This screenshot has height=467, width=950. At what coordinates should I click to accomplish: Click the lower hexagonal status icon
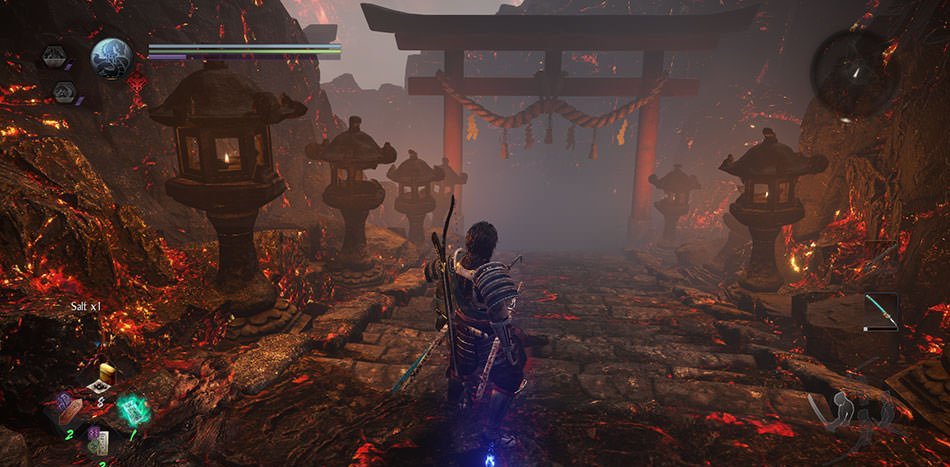pos(64,91)
